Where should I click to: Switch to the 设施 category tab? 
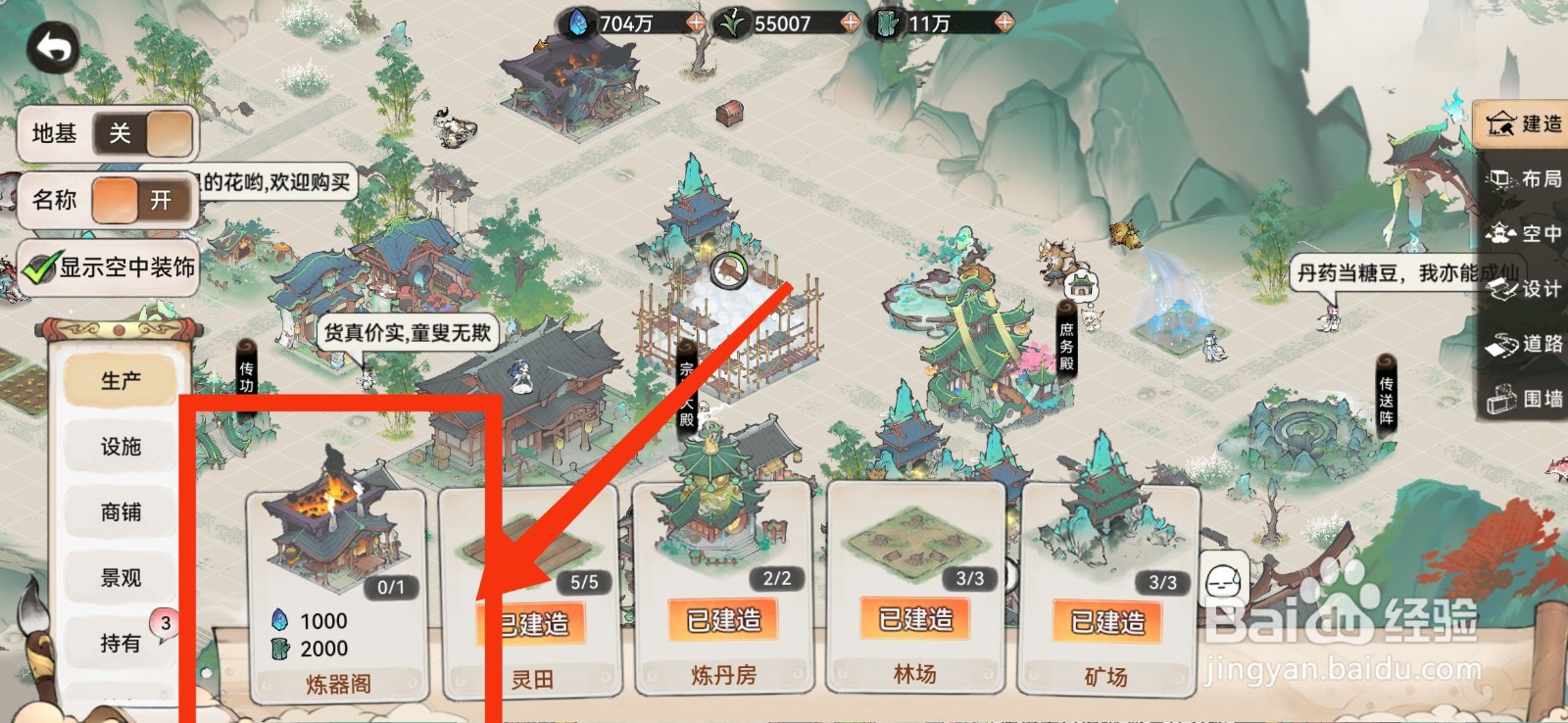coord(119,447)
